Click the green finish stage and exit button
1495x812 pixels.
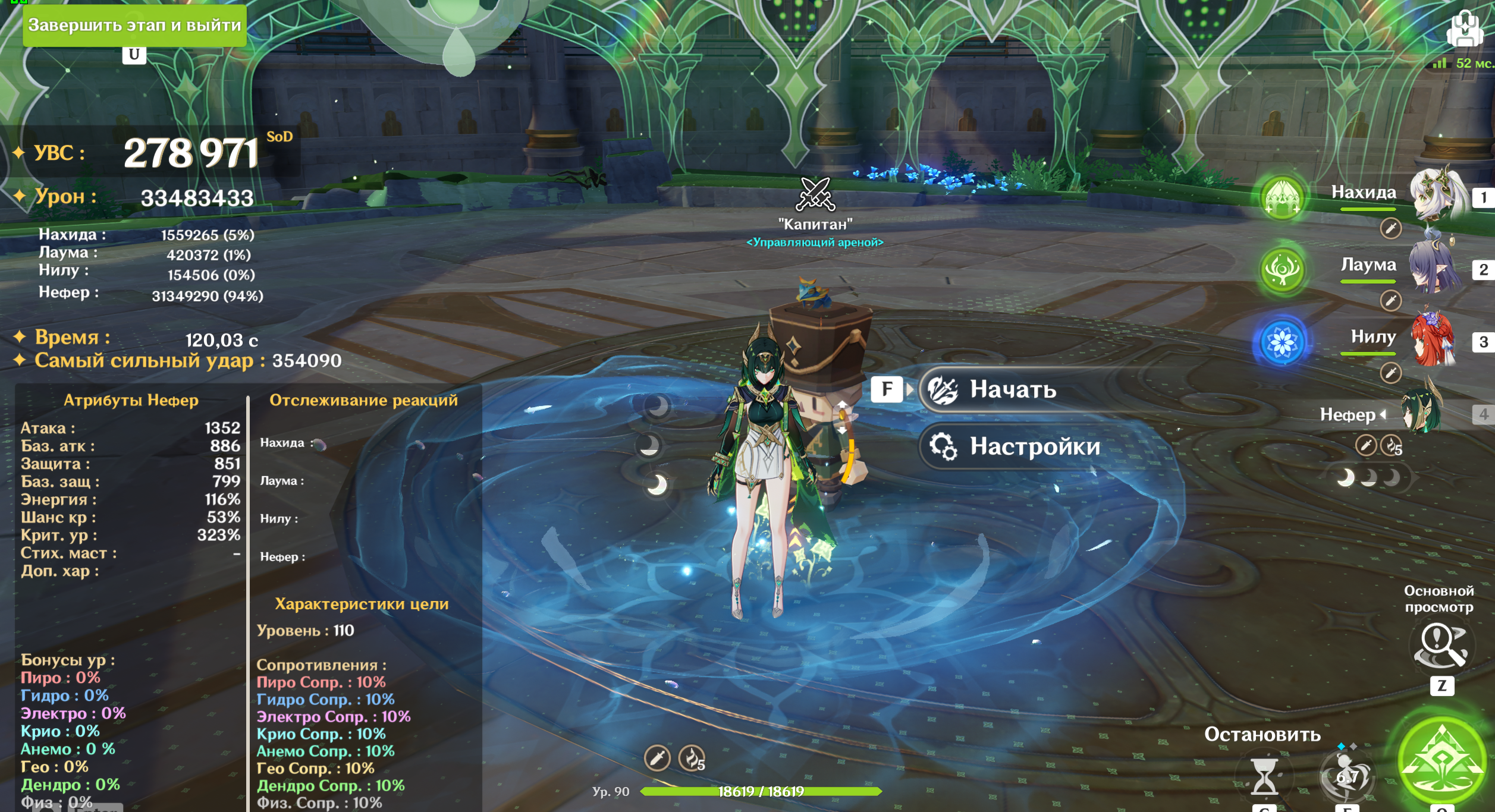point(134,25)
